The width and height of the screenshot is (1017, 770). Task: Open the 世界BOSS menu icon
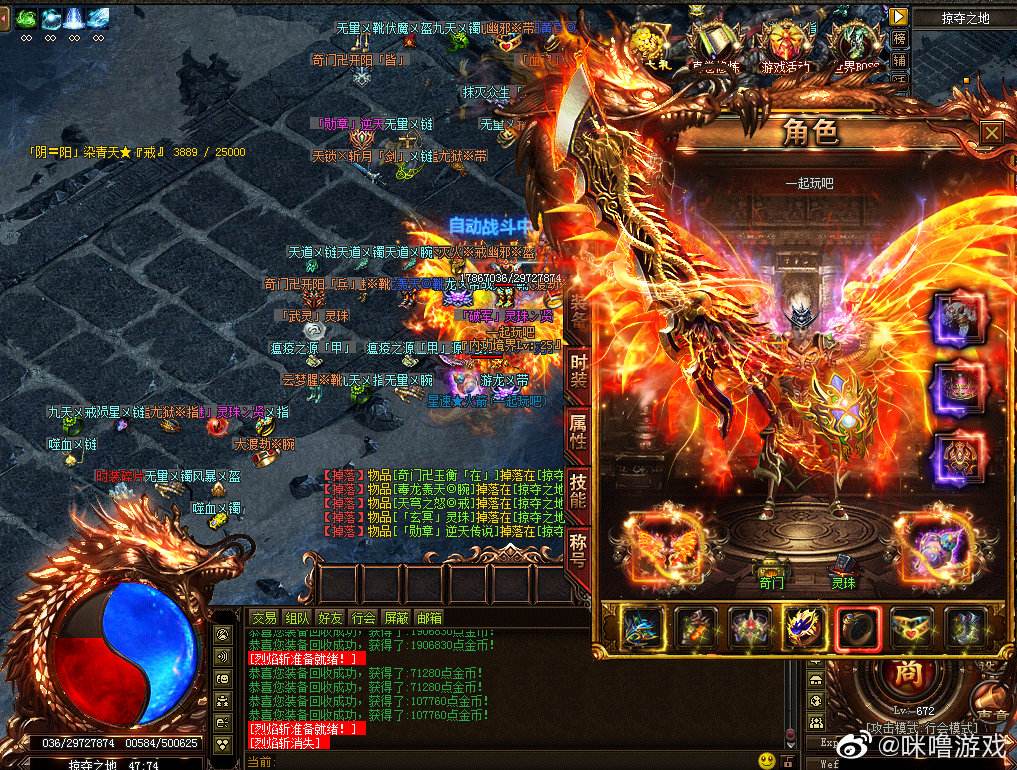pyautogui.click(x=853, y=47)
